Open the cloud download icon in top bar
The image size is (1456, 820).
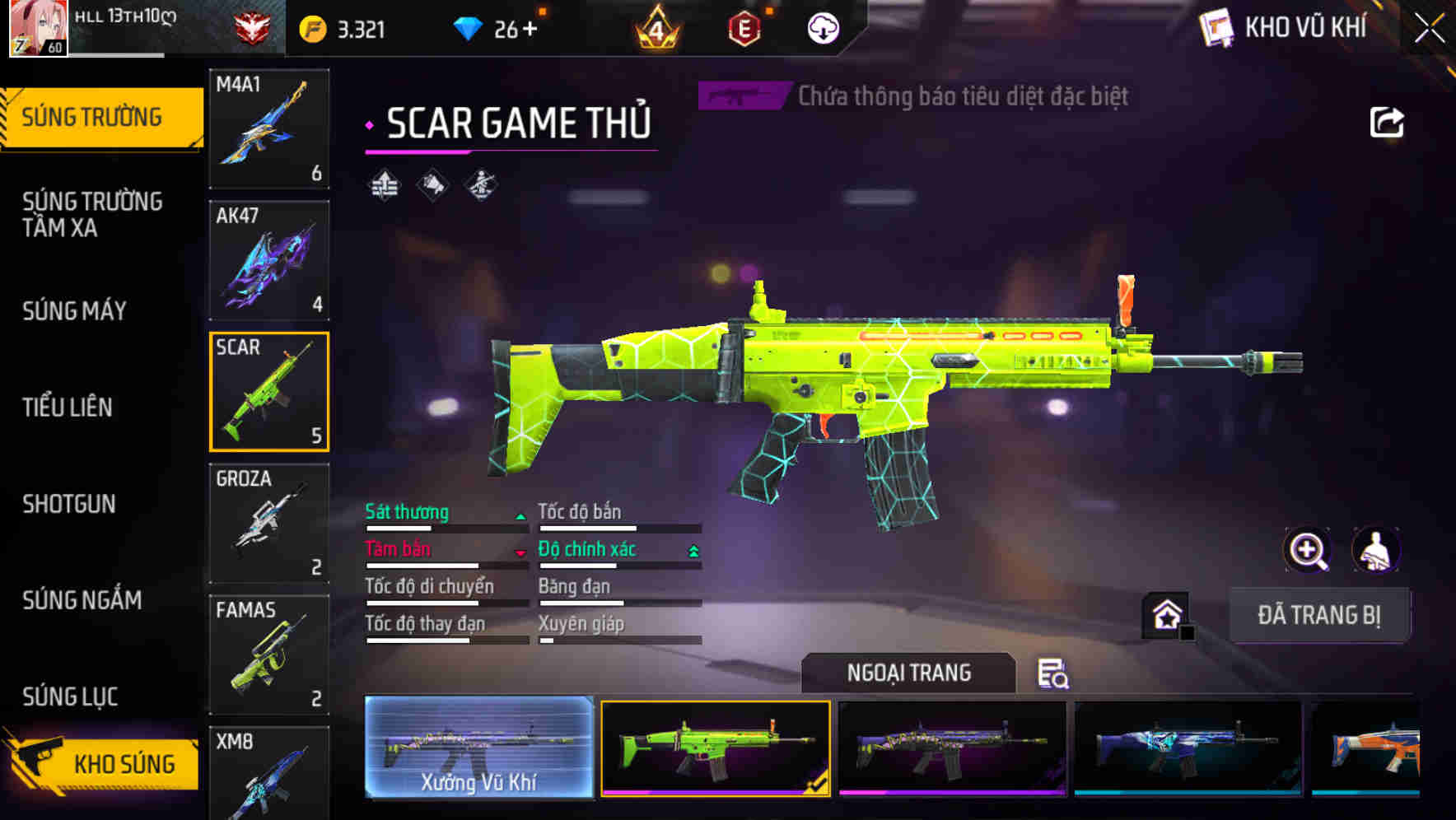click(823, 27)
